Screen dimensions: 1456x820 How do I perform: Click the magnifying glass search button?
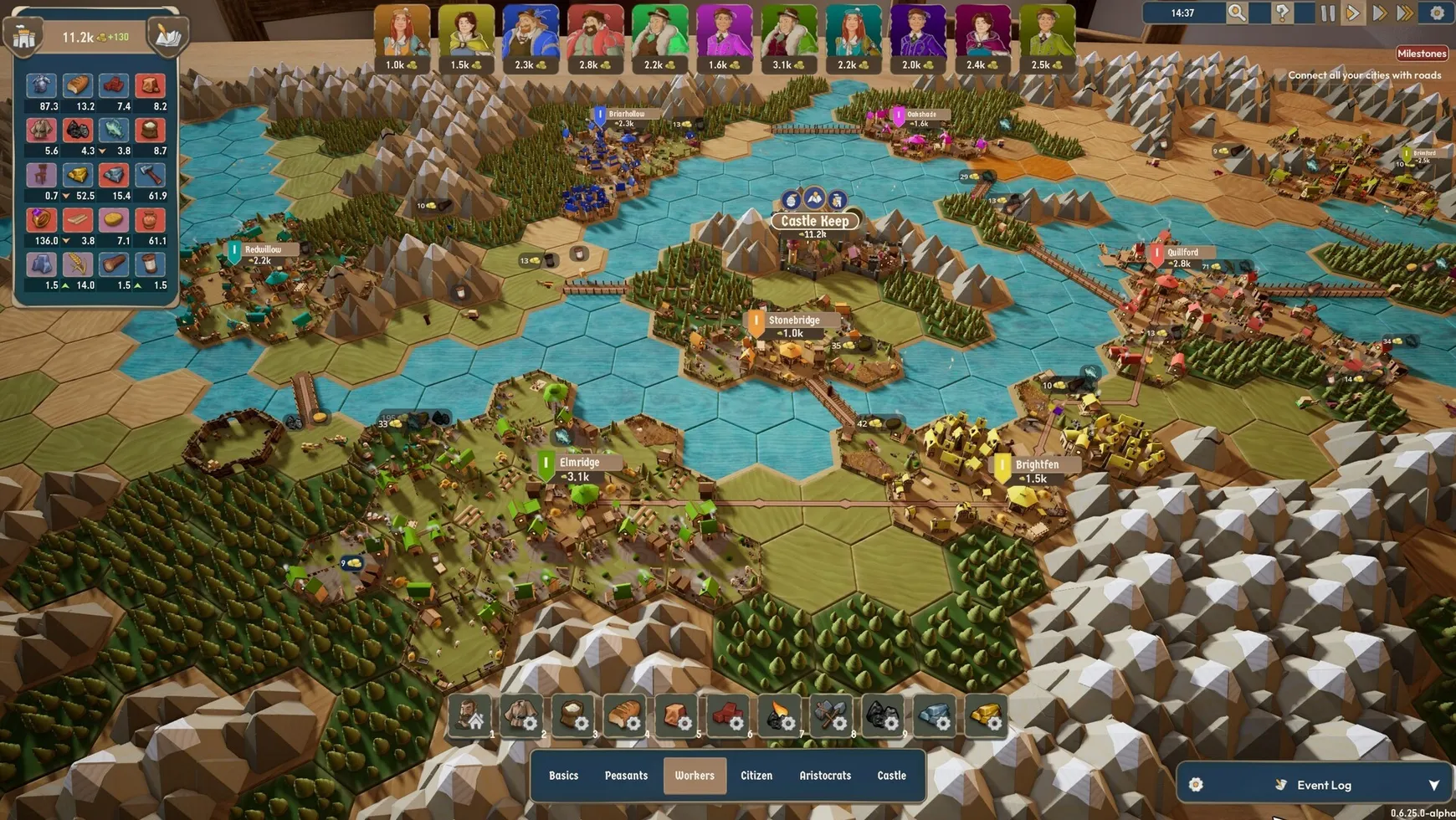pos(1236,13)
